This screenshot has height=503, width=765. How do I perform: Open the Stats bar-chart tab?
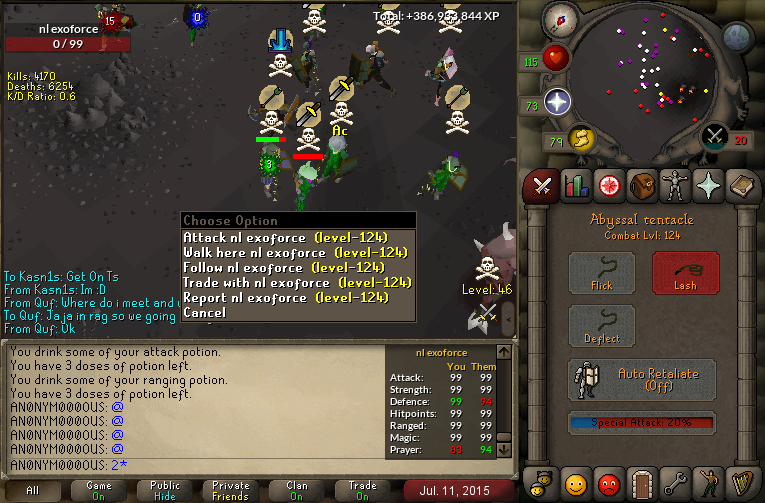[575, 185]
